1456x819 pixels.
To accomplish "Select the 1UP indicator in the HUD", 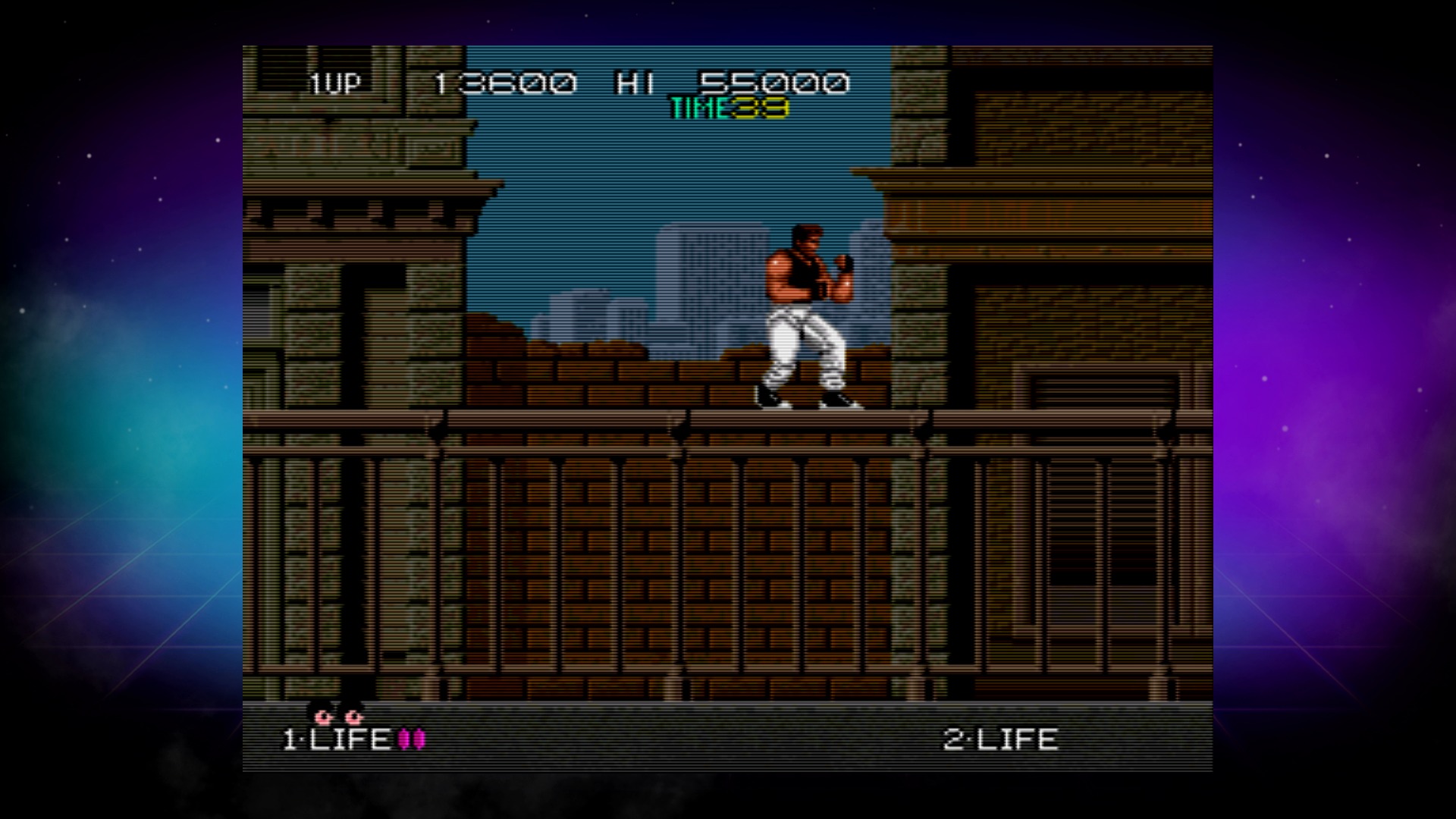I will coord(336,83).
